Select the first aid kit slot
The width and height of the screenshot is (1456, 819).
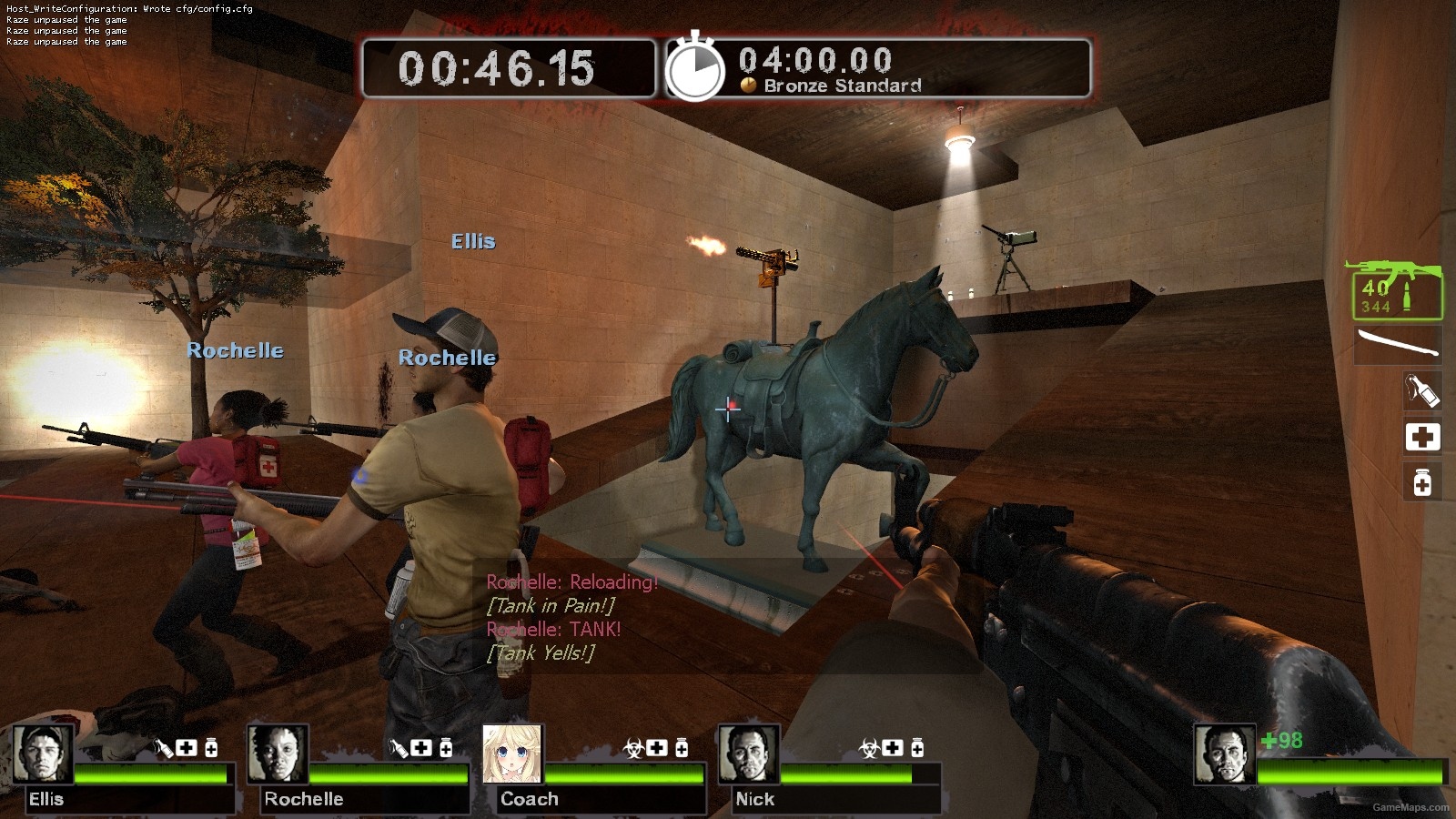[x=1422, y=437]
